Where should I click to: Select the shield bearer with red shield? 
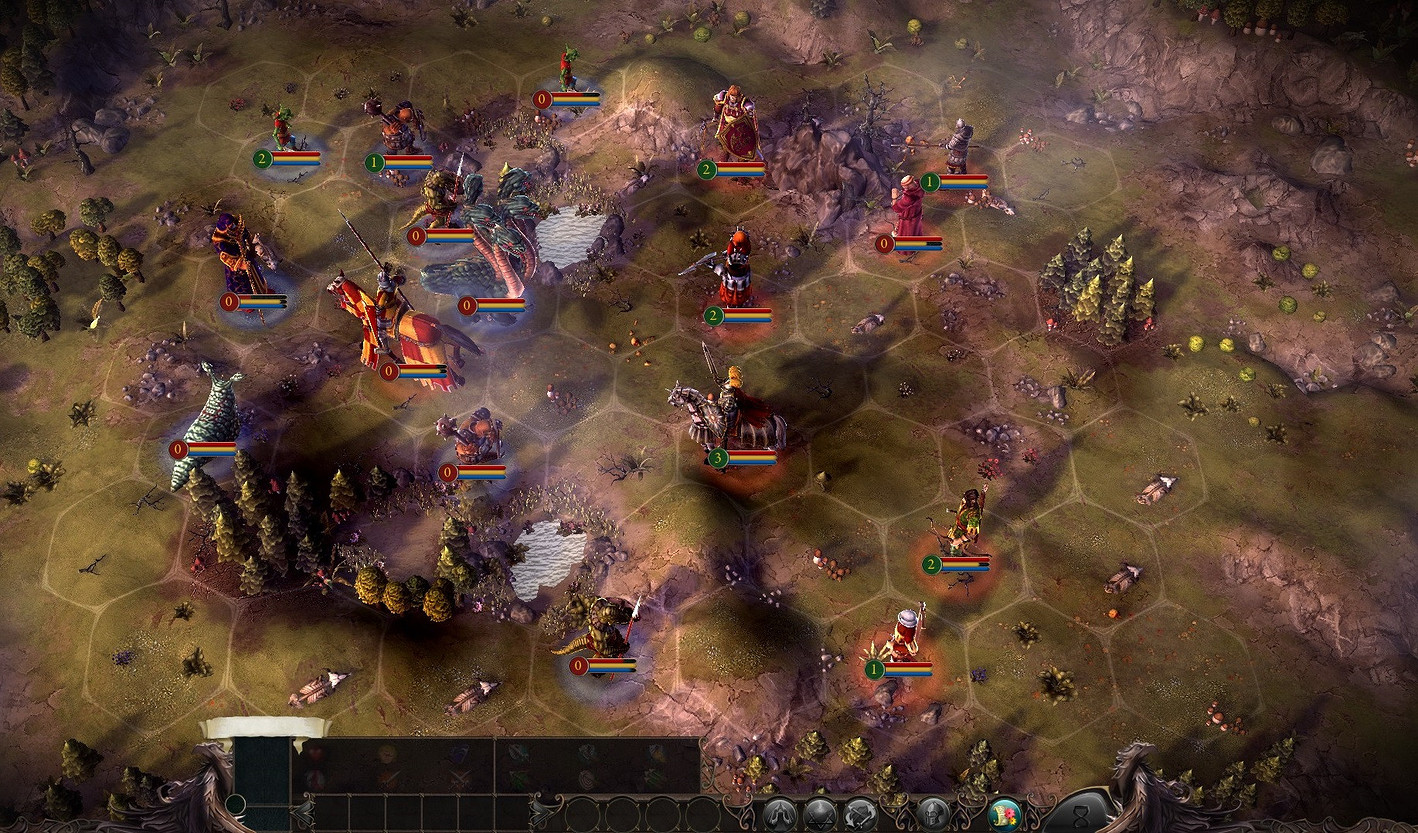[x=735, y=130]
